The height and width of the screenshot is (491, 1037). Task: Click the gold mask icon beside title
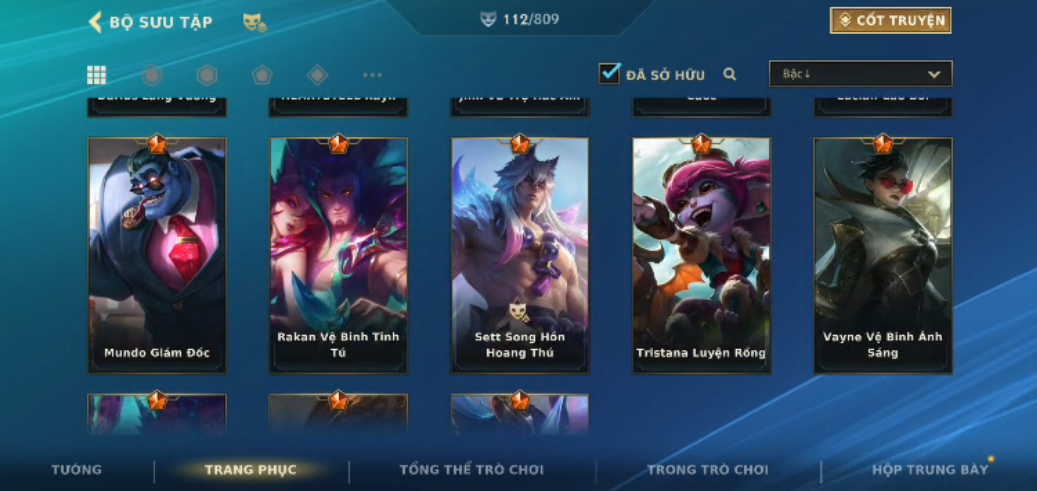pyautogui.click(x=254, y=22)
